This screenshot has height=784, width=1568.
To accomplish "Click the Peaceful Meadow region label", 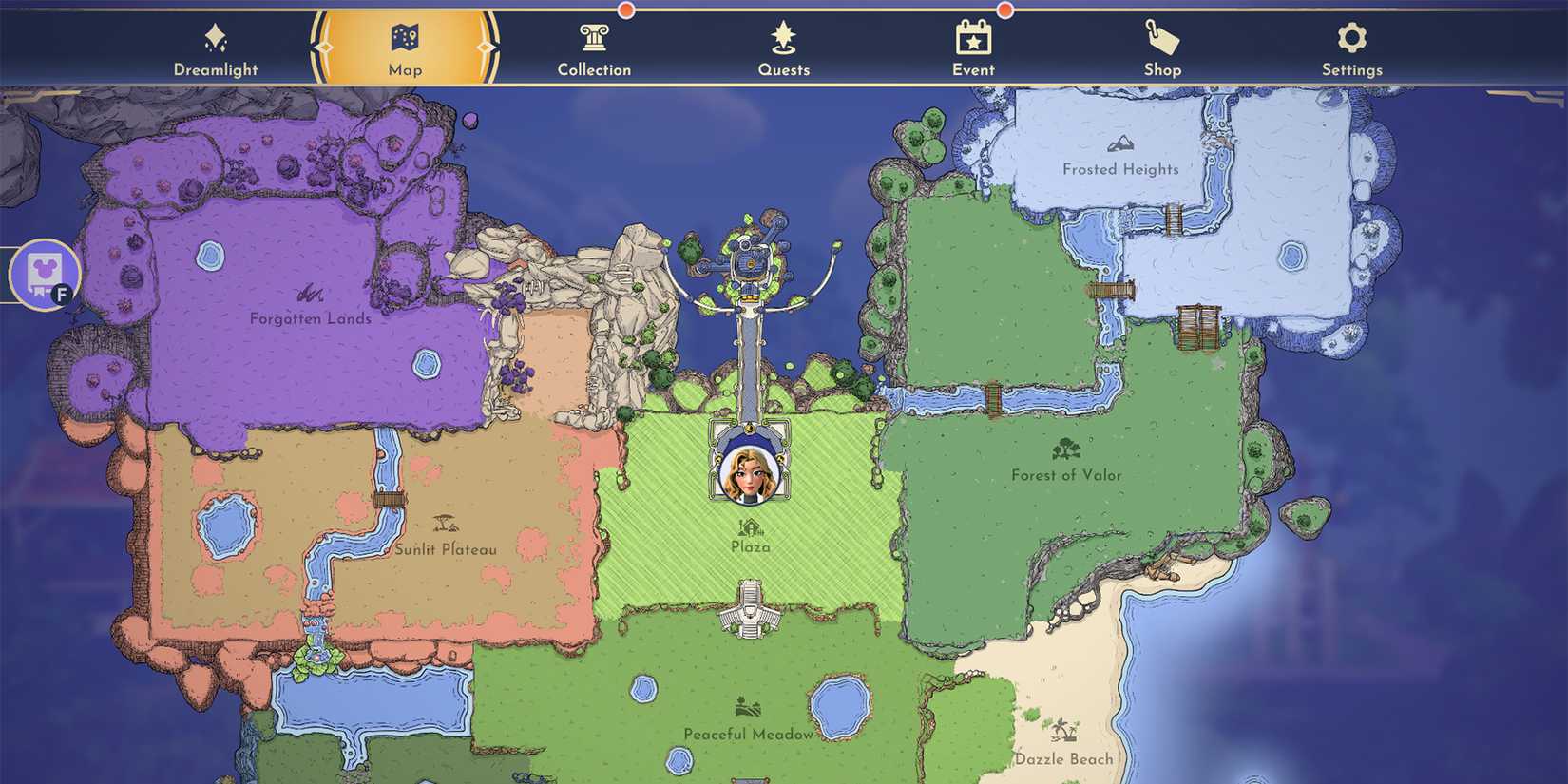I will point(749,734).
